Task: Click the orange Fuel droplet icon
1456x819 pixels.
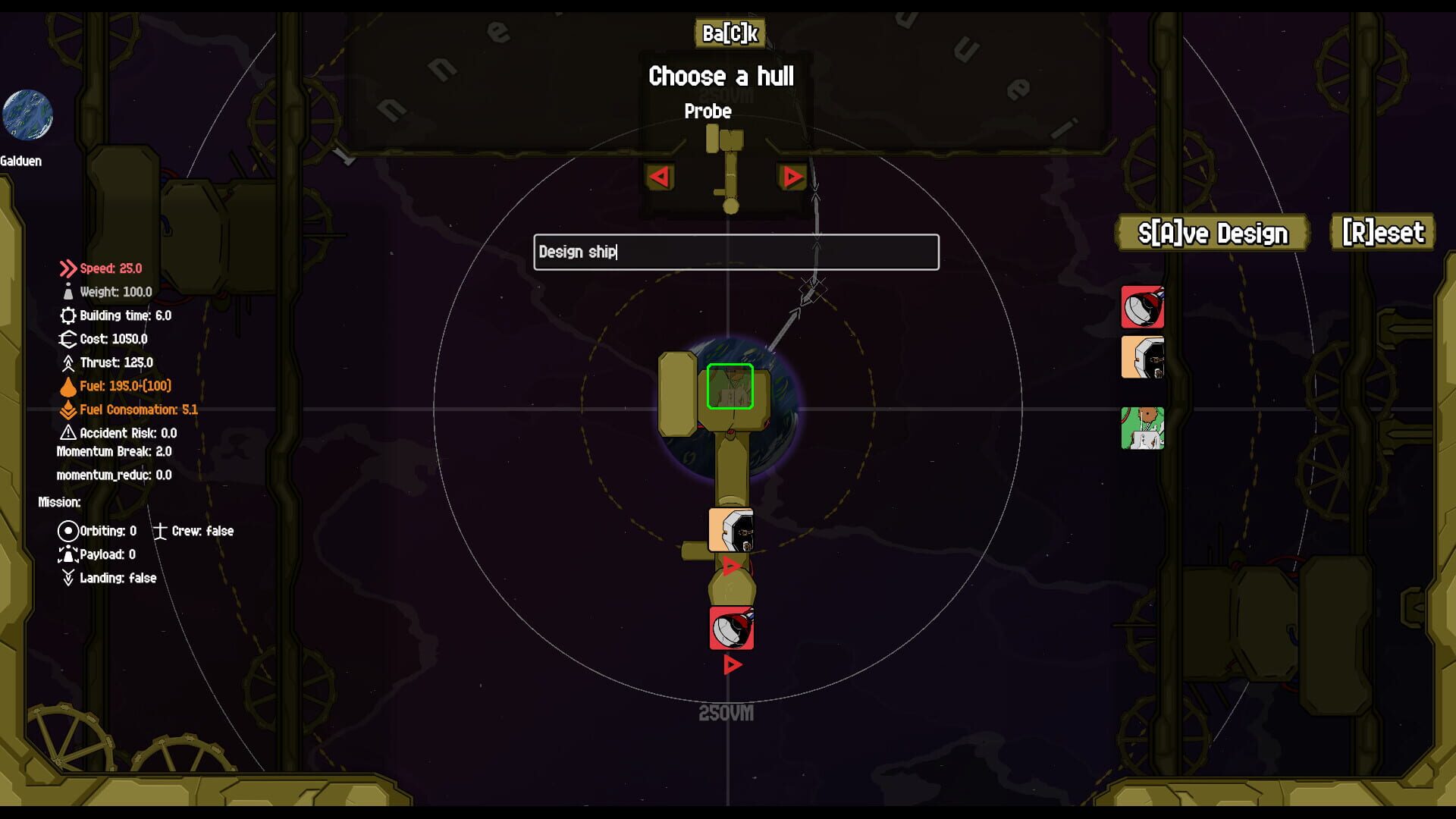Action: [x=67, y=386]
